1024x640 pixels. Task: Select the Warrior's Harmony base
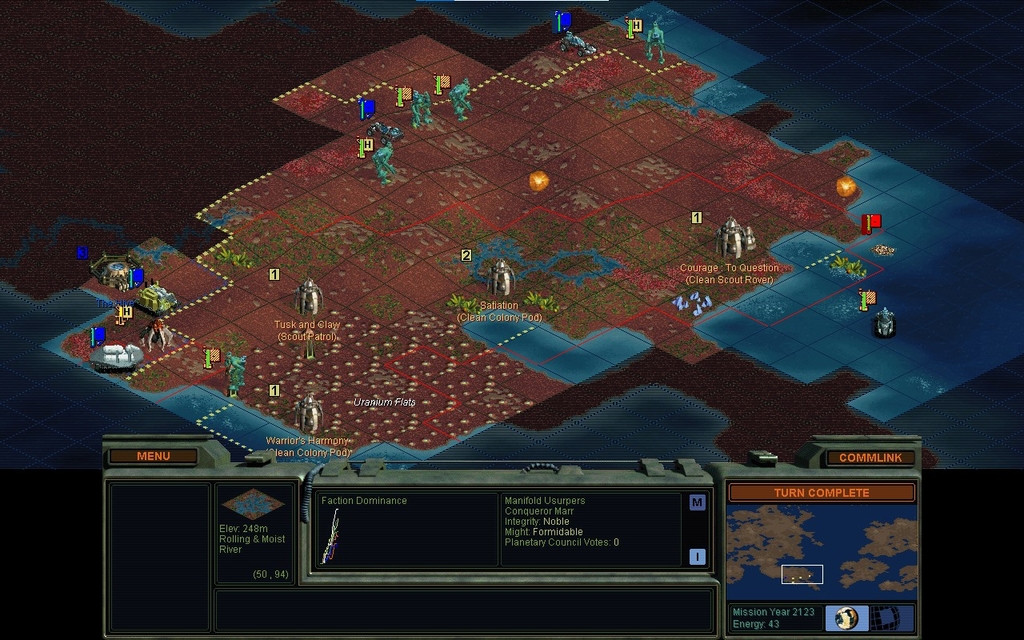[x=308, y=412]
